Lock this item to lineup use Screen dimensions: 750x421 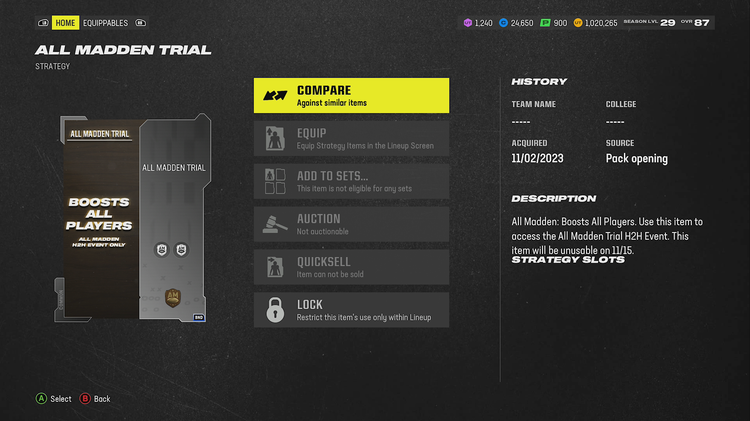coord(351,310)
